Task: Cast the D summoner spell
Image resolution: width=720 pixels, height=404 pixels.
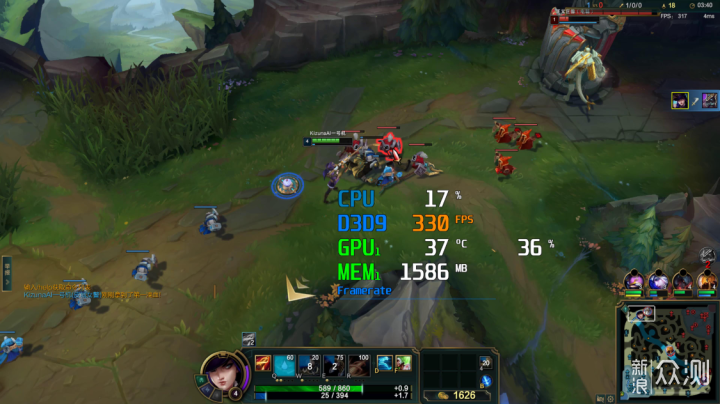Action: 384,363
